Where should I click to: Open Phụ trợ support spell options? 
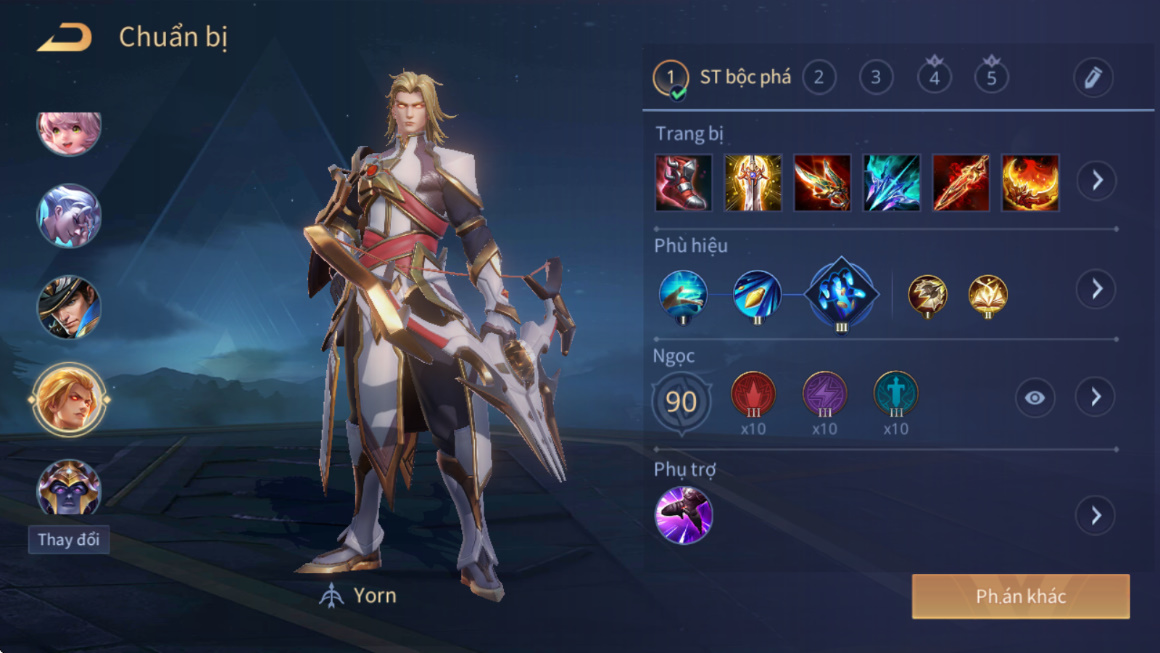tap(1096, 516)
